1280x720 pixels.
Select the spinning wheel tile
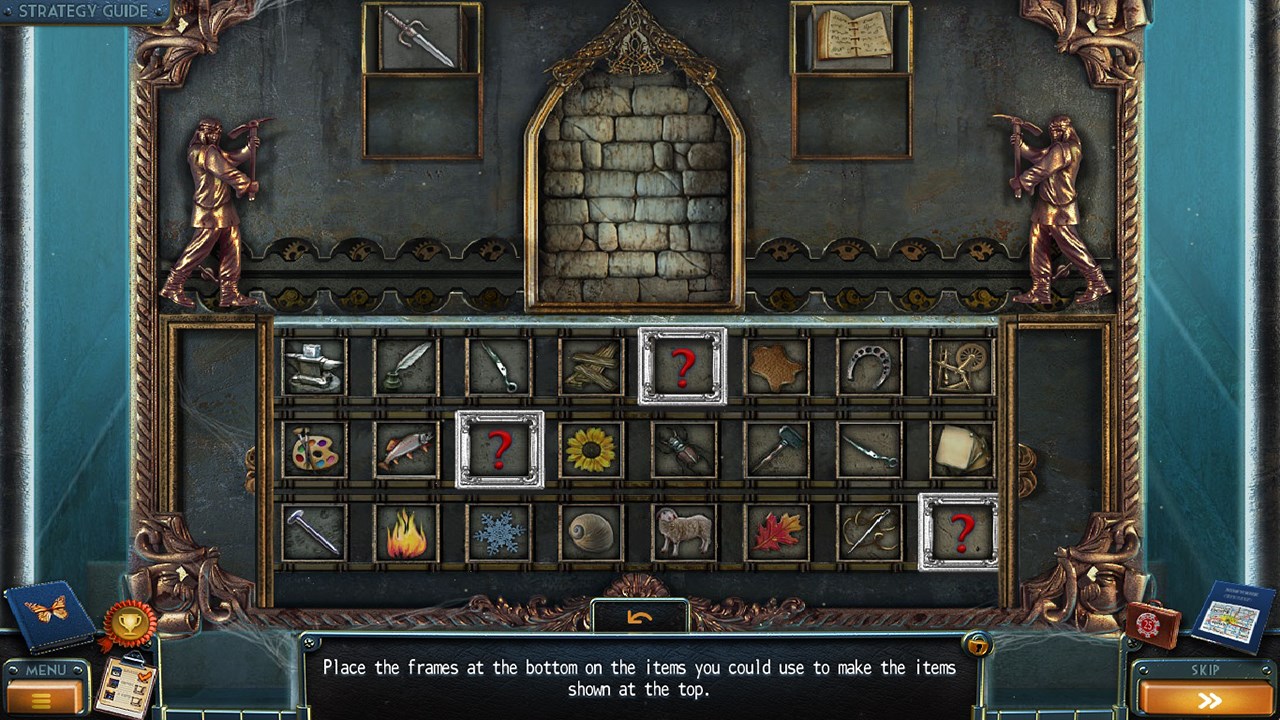coord(961,367)
